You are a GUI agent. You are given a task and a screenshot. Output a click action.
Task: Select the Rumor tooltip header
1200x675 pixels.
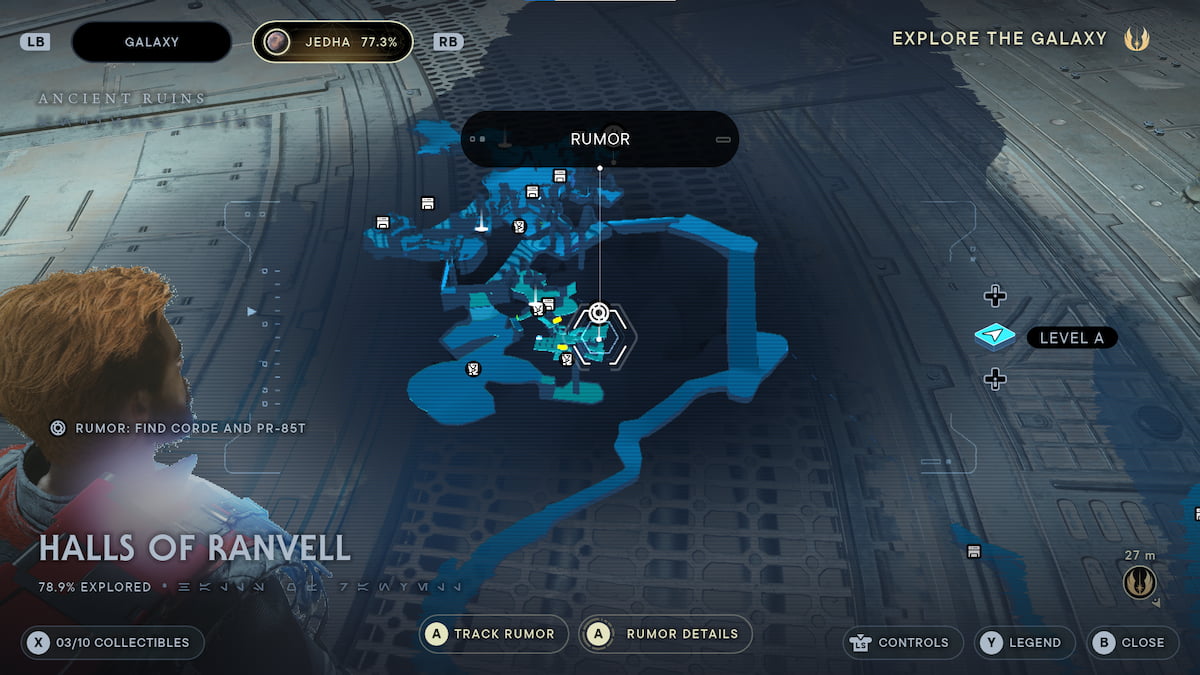(x=600, y=139)
